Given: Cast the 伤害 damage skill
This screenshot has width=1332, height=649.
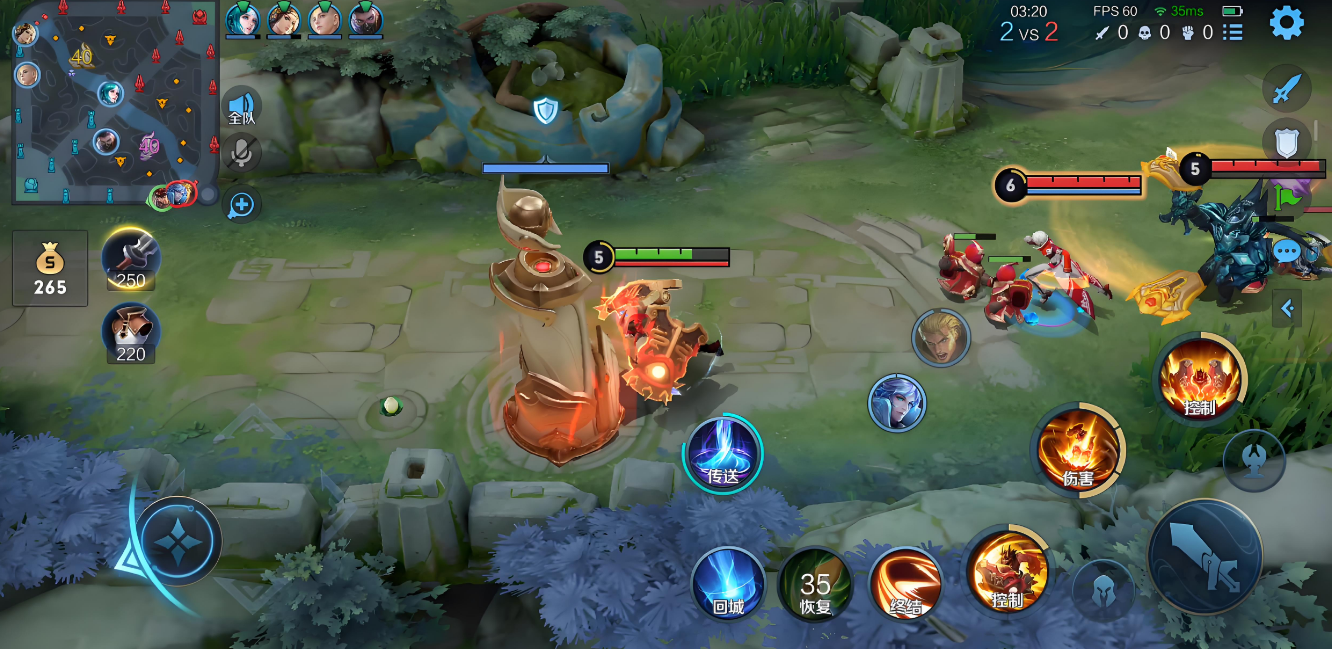Looking at the screenshot, I should 1078,450.
